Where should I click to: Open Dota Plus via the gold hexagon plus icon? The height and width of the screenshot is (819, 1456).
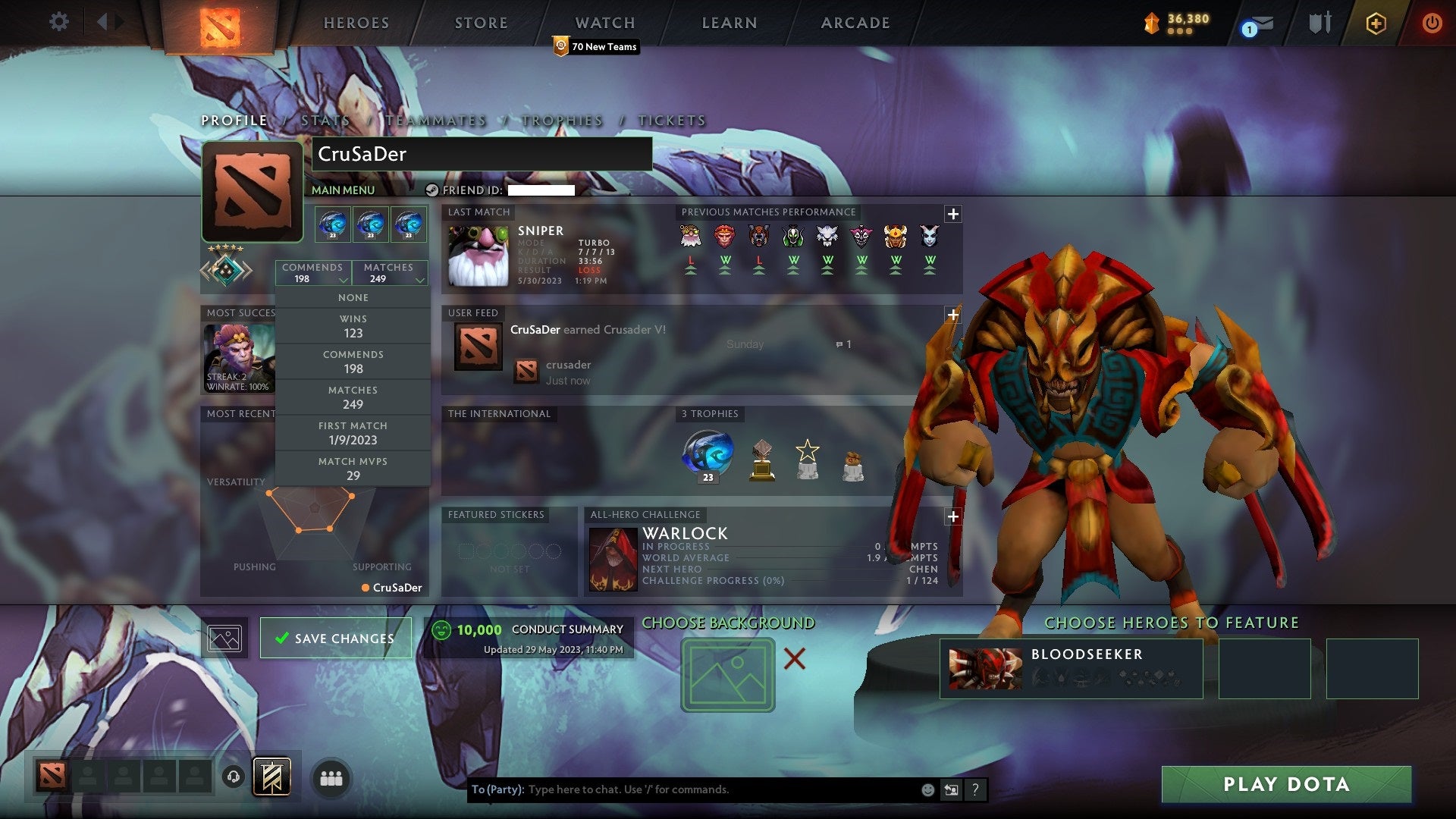pos(1376,23)
